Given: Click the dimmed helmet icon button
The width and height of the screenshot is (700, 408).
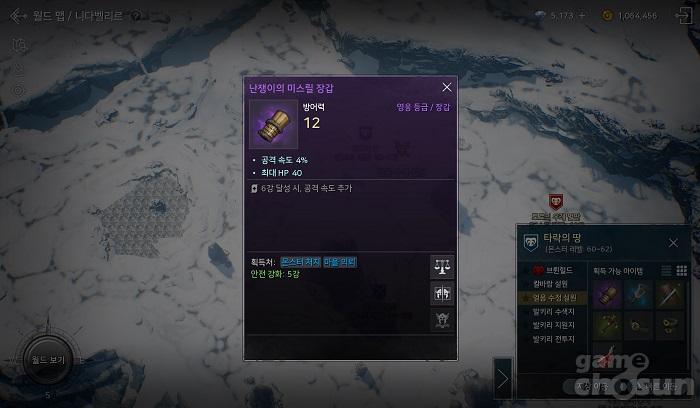Looking at the screenshot, I should click(441, 319).
